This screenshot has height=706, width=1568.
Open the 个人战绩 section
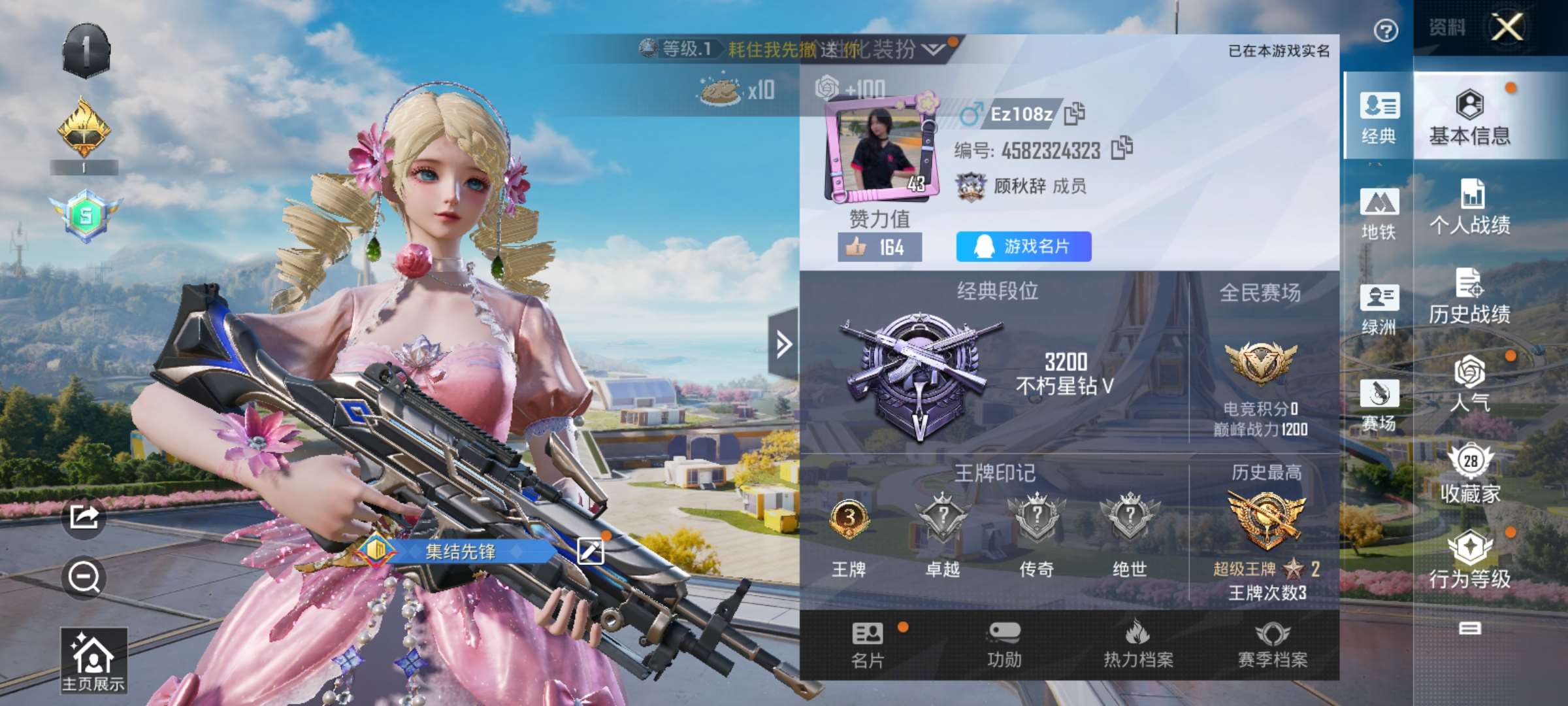[x=1470, y=207]
